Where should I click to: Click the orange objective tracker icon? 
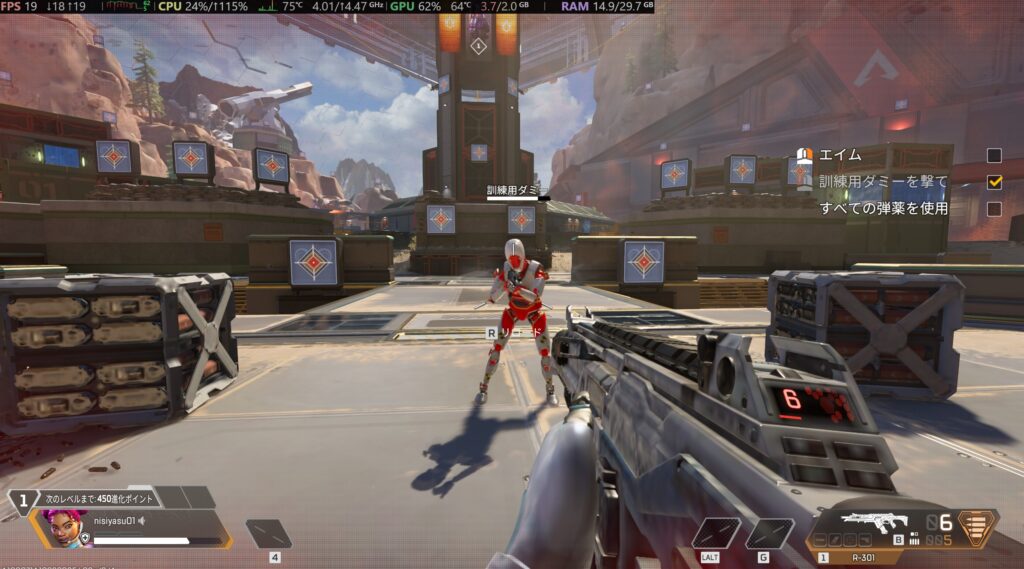pos(803,155)
